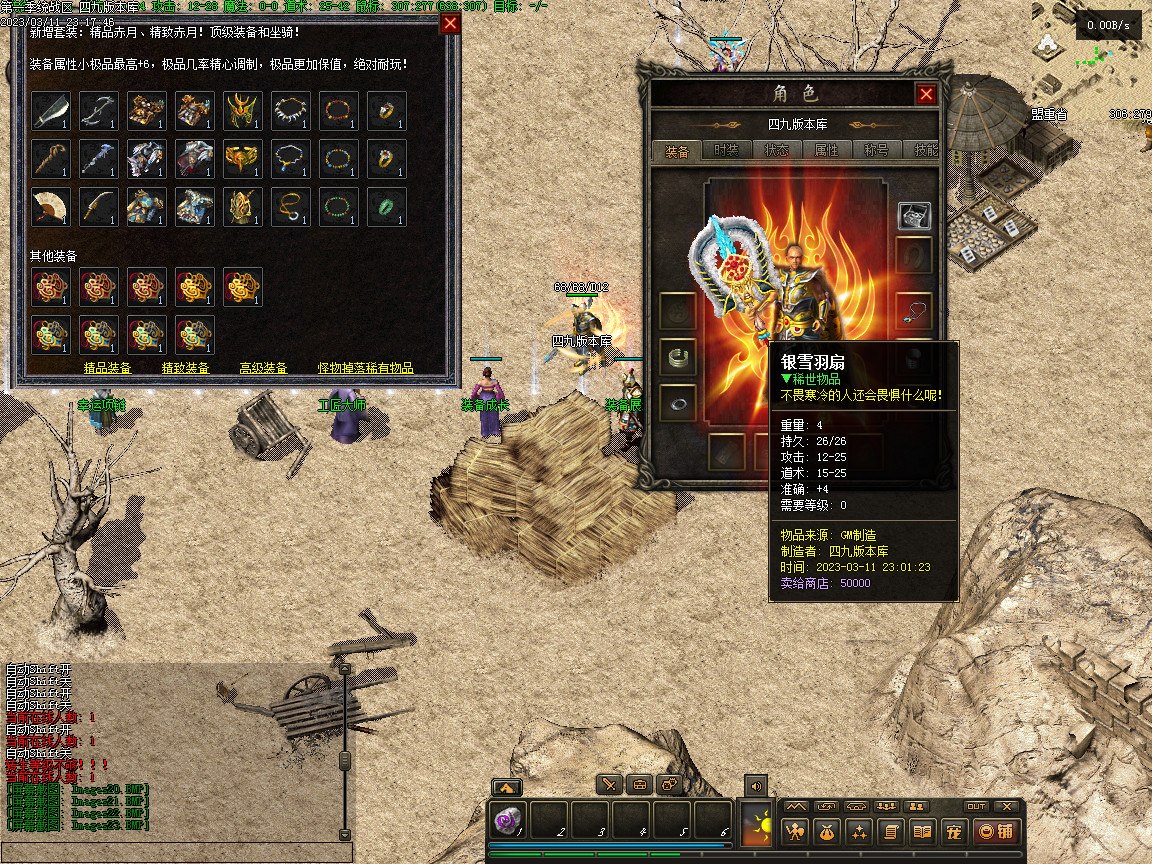Screen dimensions: 1152x864
Task: Select the green jade ring item
Action: [x=386, y=206]
